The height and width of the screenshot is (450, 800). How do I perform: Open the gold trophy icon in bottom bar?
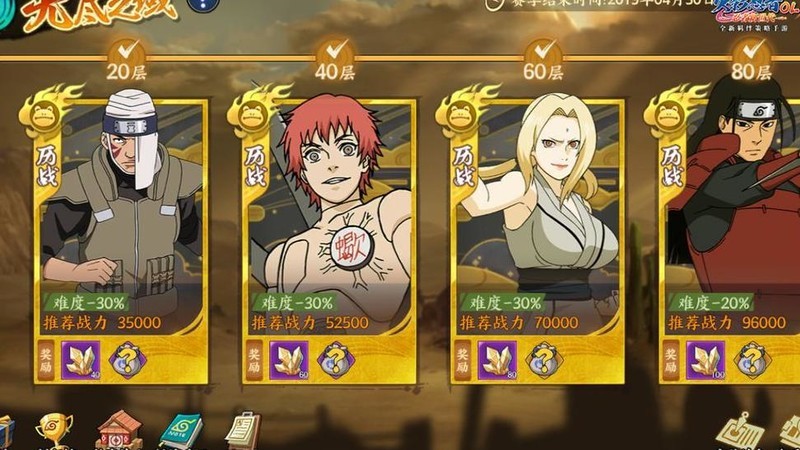[x=53, y=430]
